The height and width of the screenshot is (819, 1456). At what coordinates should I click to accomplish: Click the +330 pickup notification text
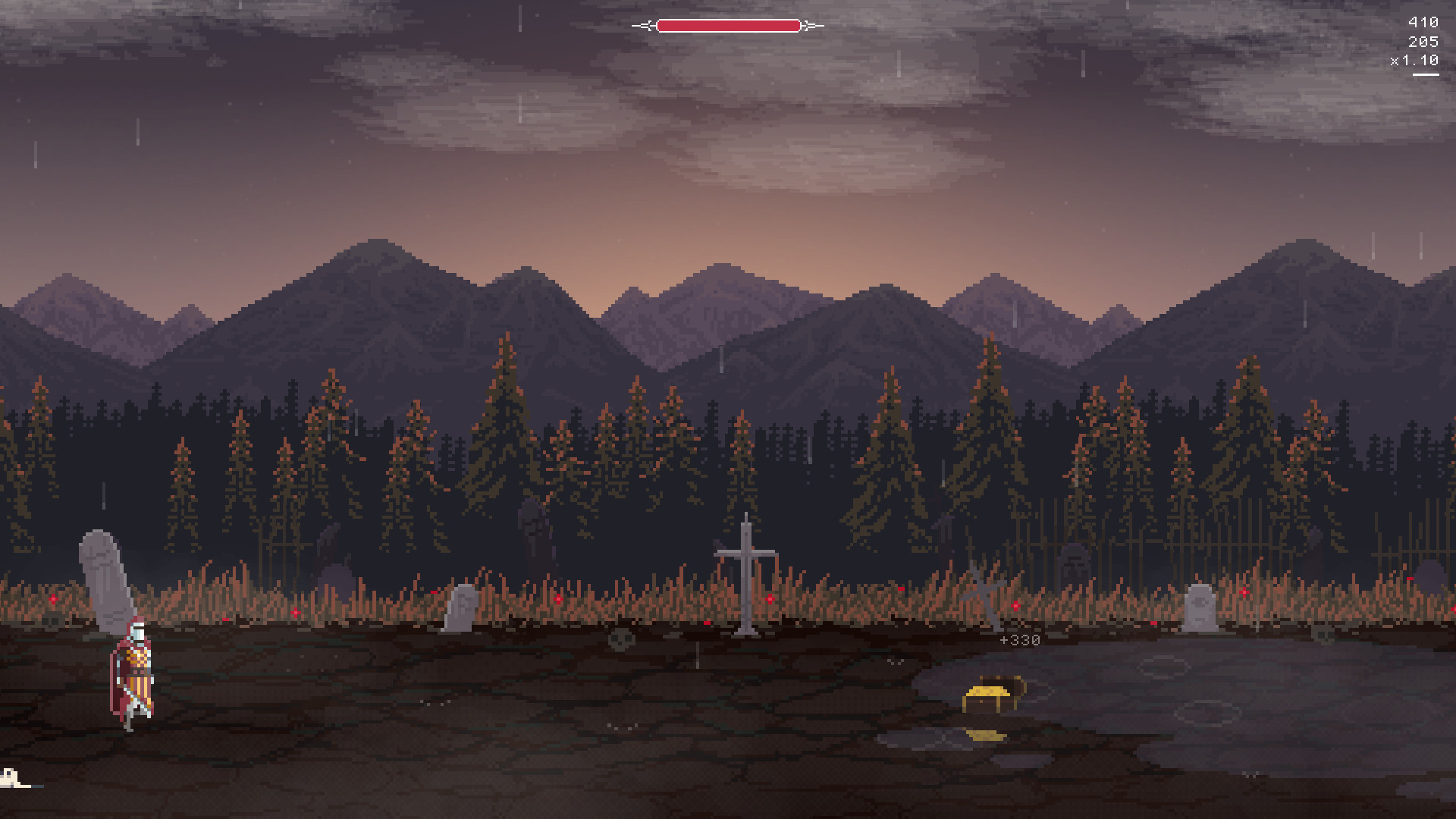coord(1018,639)
